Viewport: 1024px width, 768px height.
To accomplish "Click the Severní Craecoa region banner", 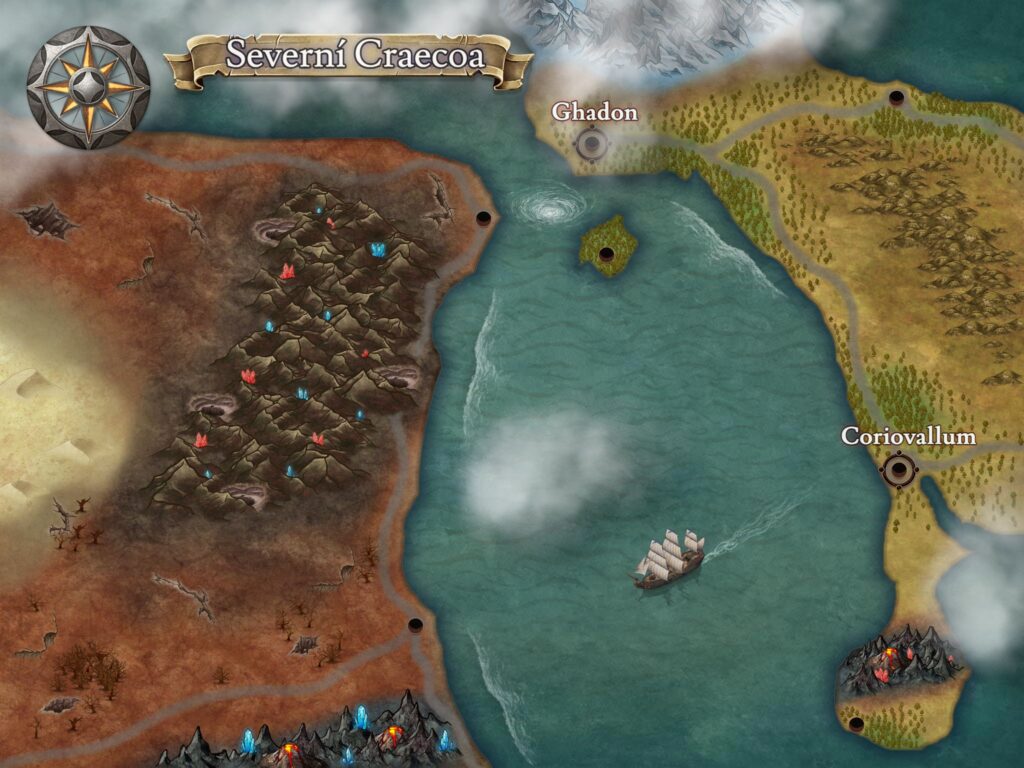I will coord(349,56).
